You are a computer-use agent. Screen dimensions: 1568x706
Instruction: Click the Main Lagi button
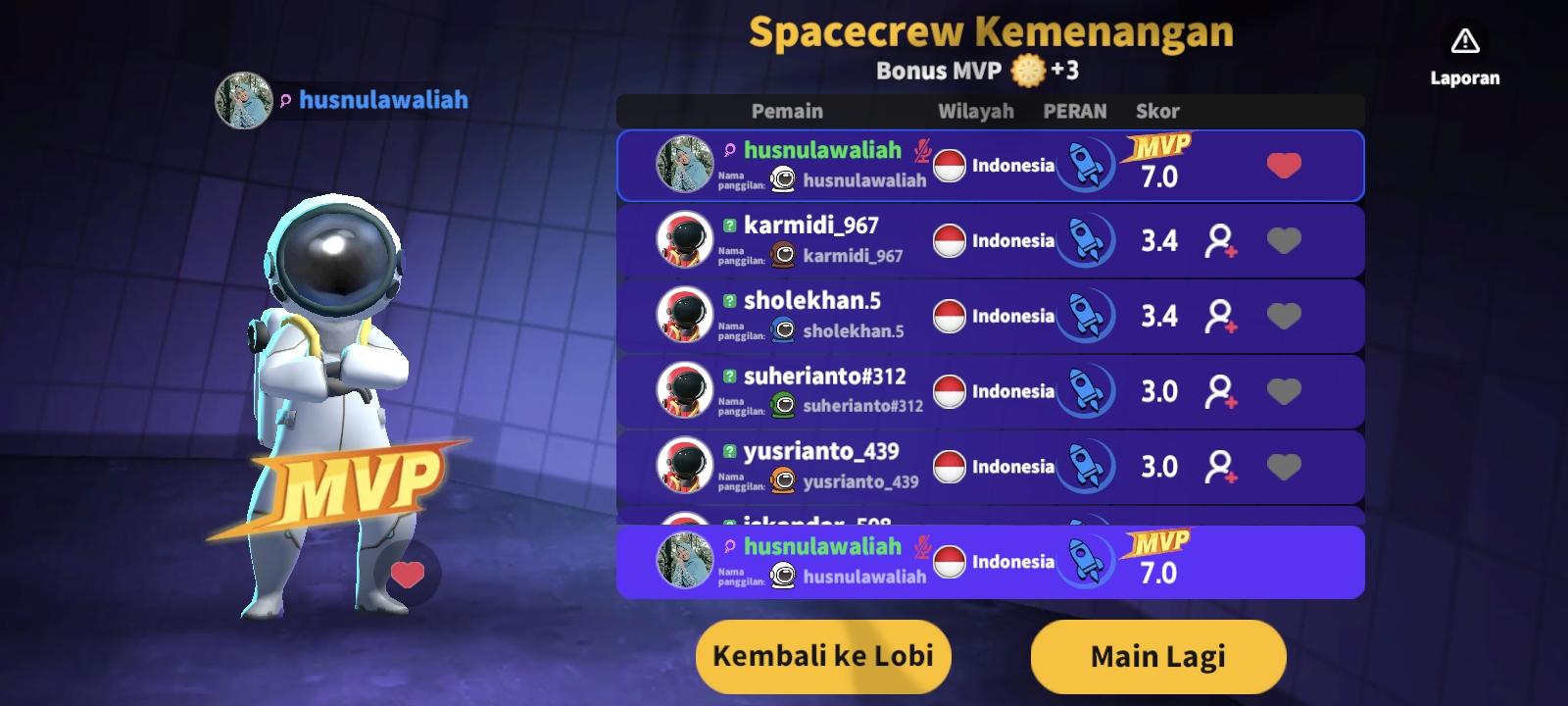pyautogui.click(x=1156, y=656)
